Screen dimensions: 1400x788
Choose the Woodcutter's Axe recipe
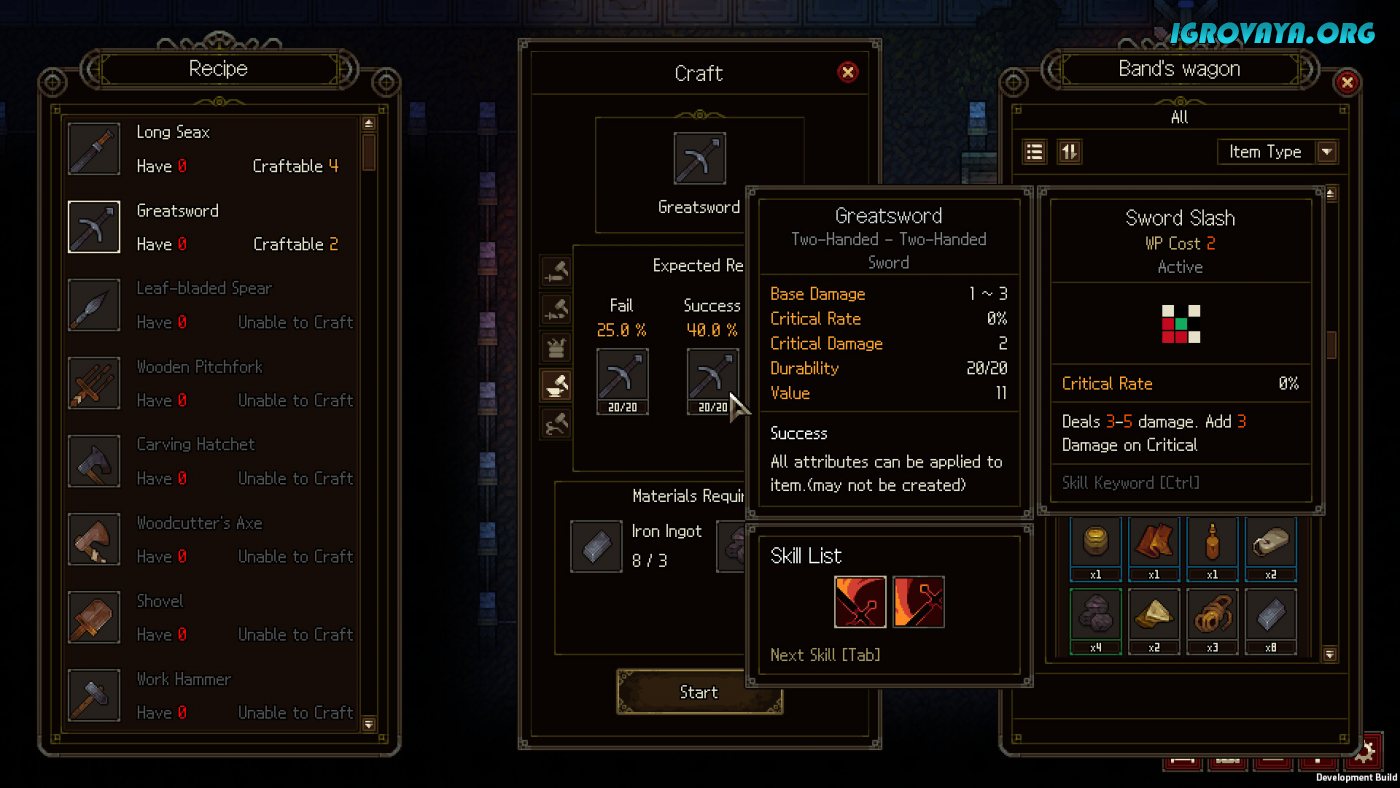[210, 539]
